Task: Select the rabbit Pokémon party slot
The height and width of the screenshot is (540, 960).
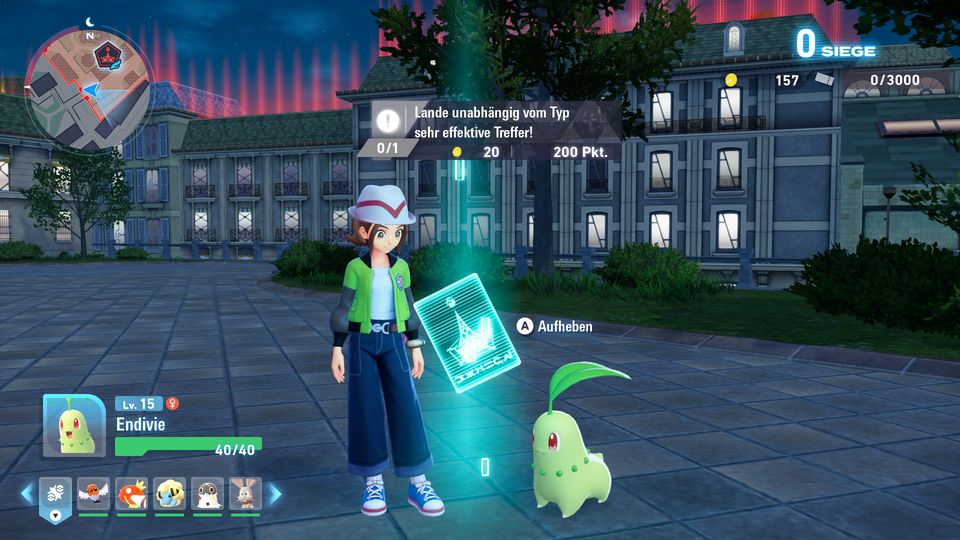Action: pyautogui.click(x=245, y=493)
